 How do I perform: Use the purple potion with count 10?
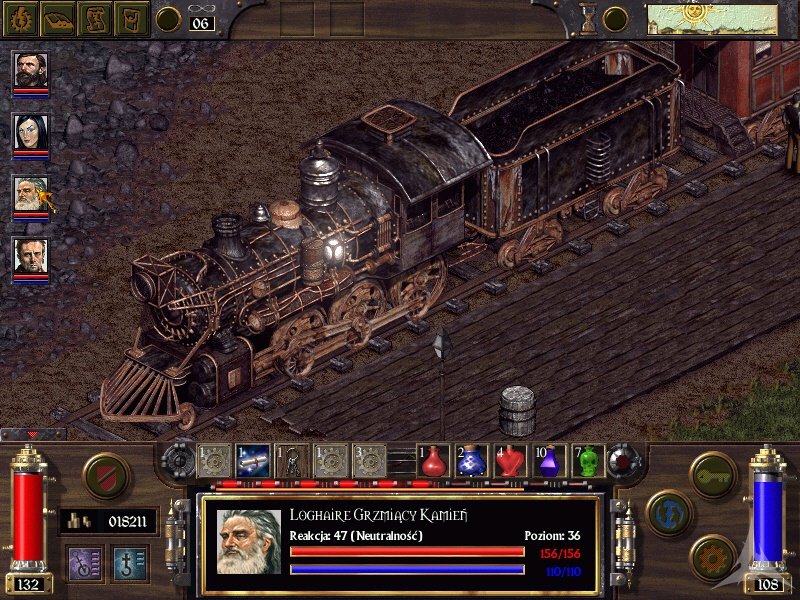(550, 460)
